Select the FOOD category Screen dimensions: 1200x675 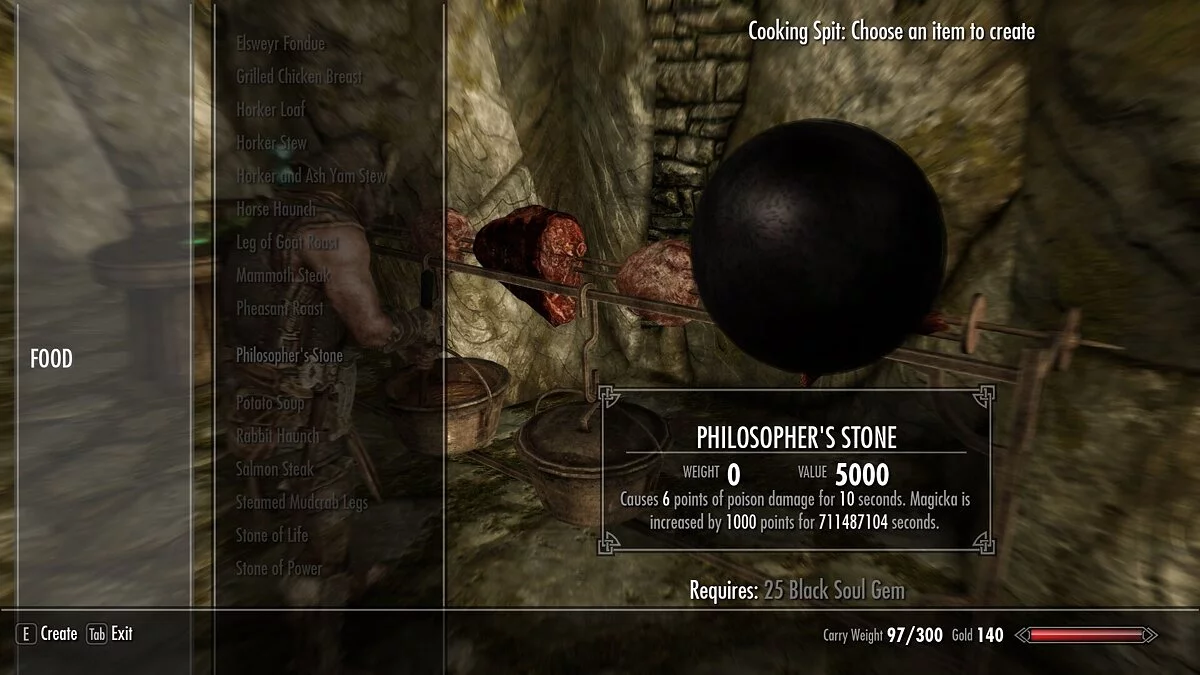point(51,359)
